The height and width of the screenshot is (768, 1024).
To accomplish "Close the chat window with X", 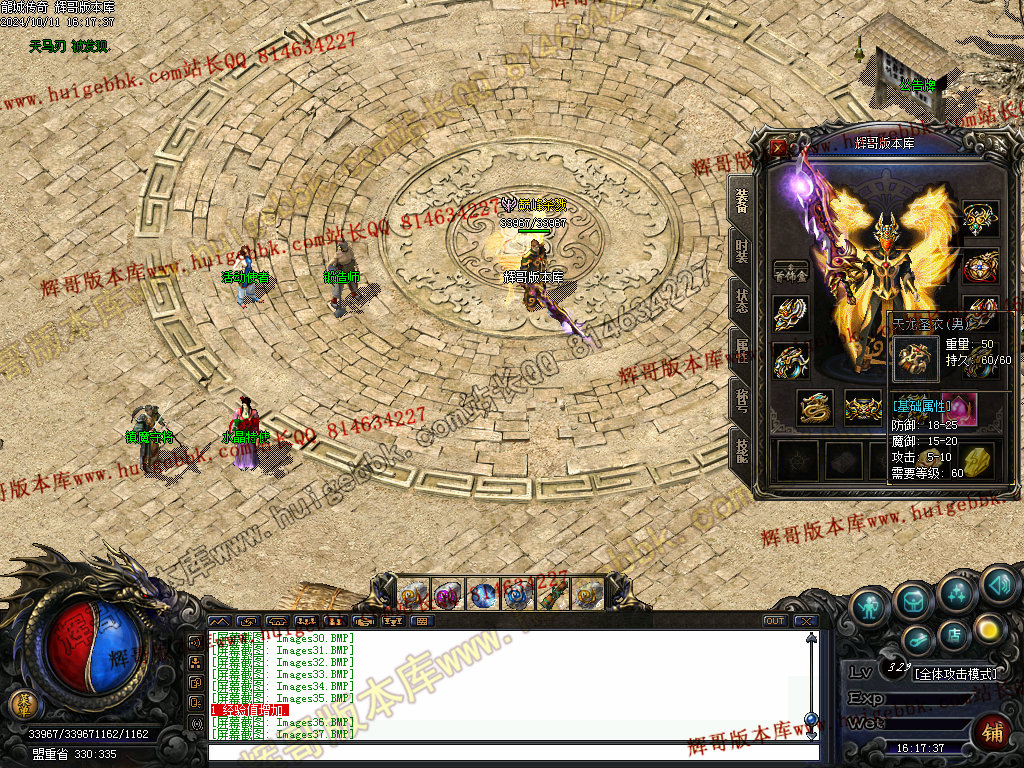I will click(x=806, y=621).
